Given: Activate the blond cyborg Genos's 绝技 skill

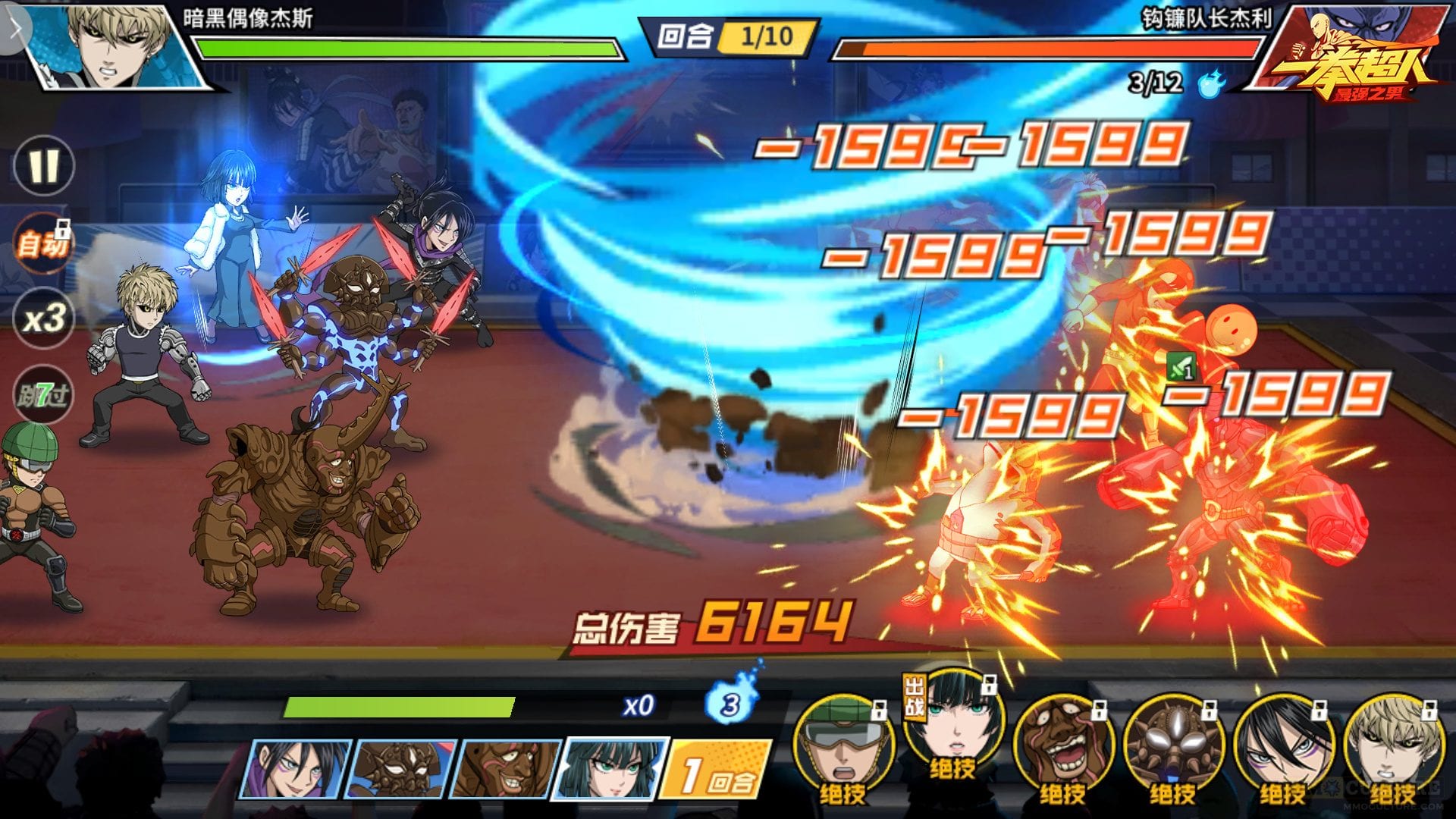Looking at the screenshot, I should click(x=1393, y=747).
